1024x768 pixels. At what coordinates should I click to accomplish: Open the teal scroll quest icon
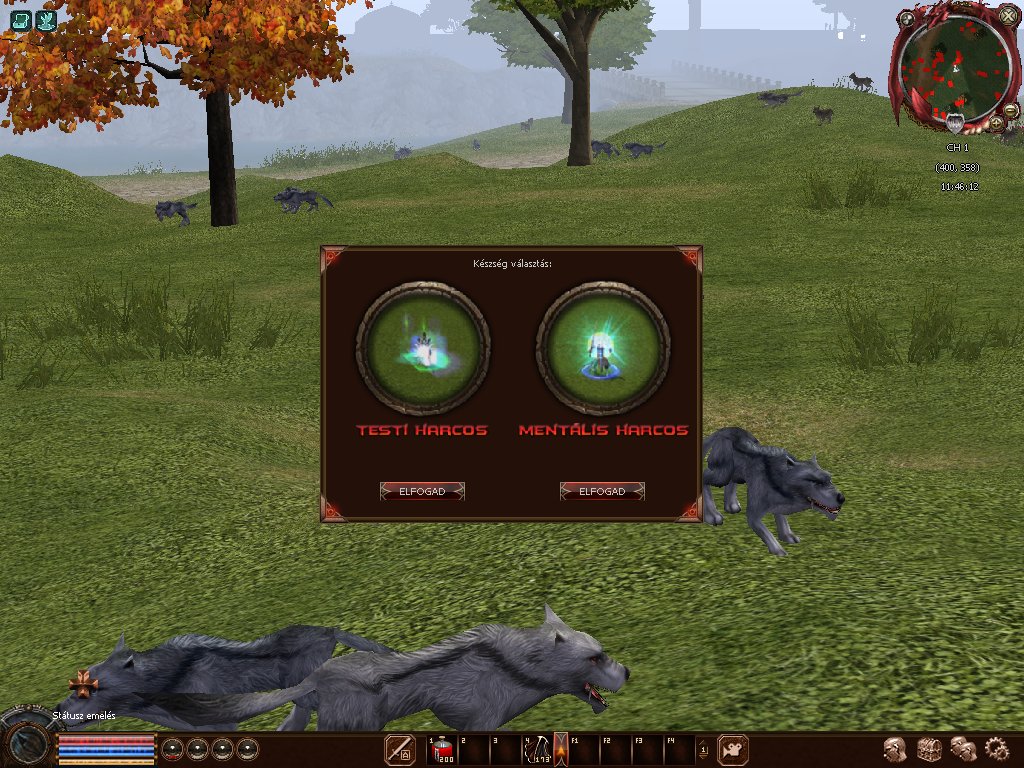[21, 21]
